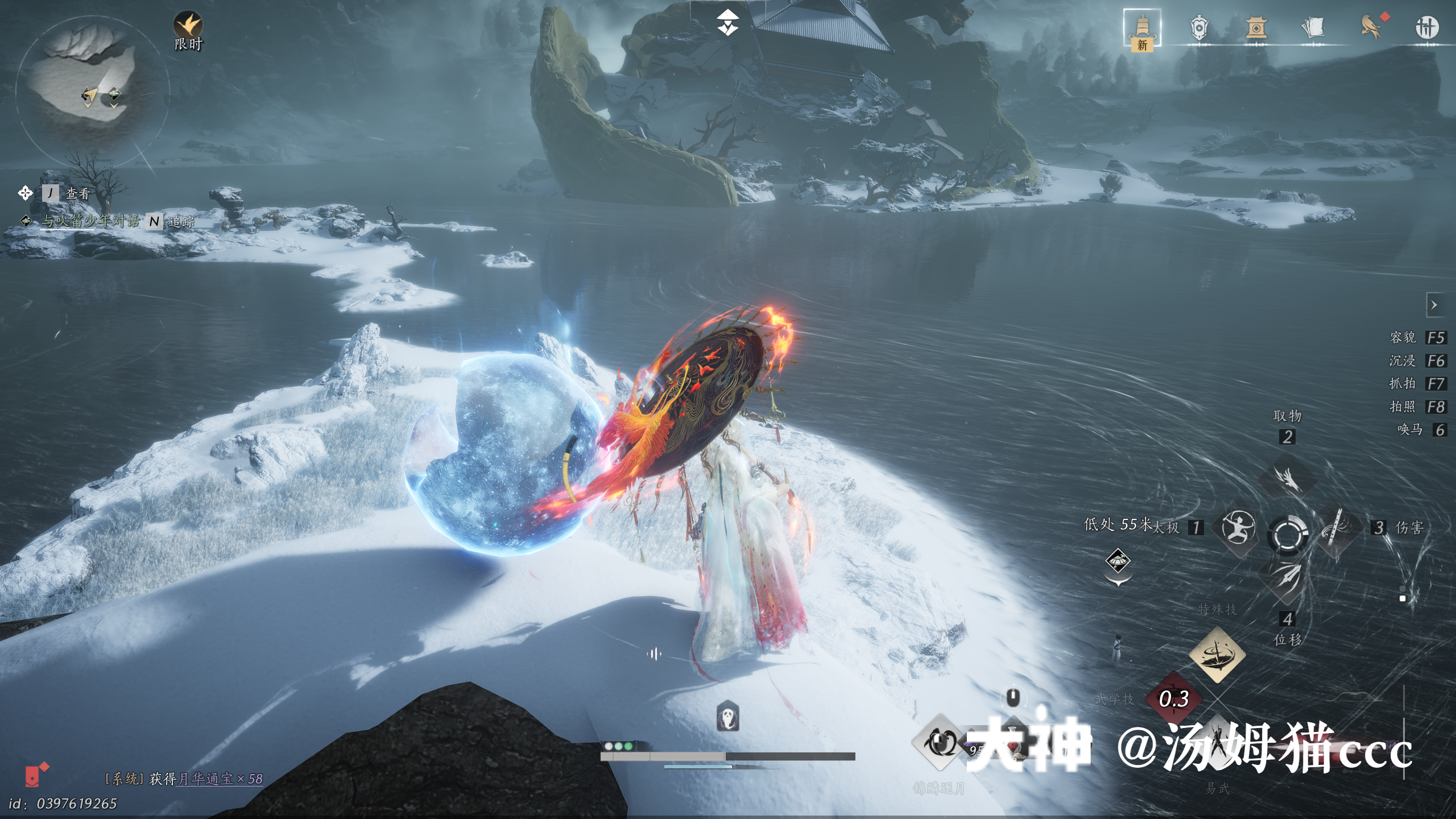Screen dimensions: 1456x819
Task: Expand the side panel arrow
Action: [1434, 305]
